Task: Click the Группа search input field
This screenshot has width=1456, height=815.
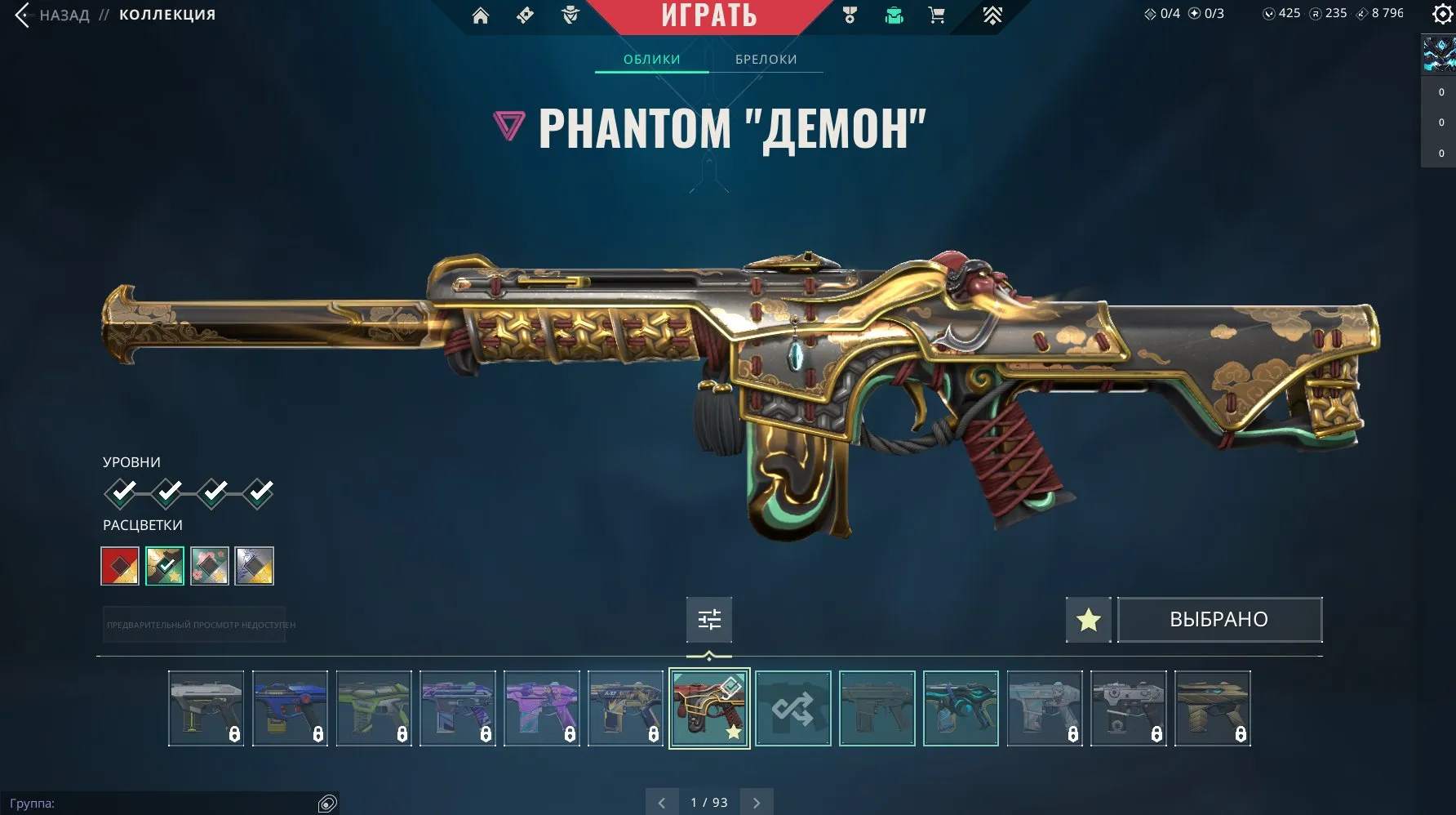Action: pos(163,804)
